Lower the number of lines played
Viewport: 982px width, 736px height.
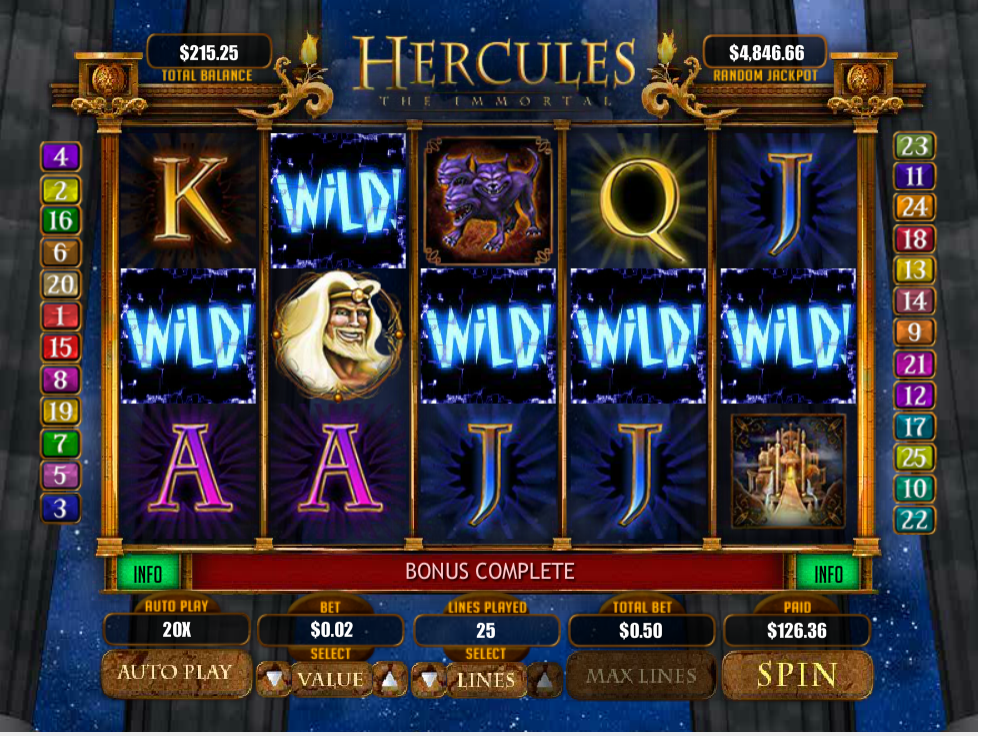coord(428,680)
